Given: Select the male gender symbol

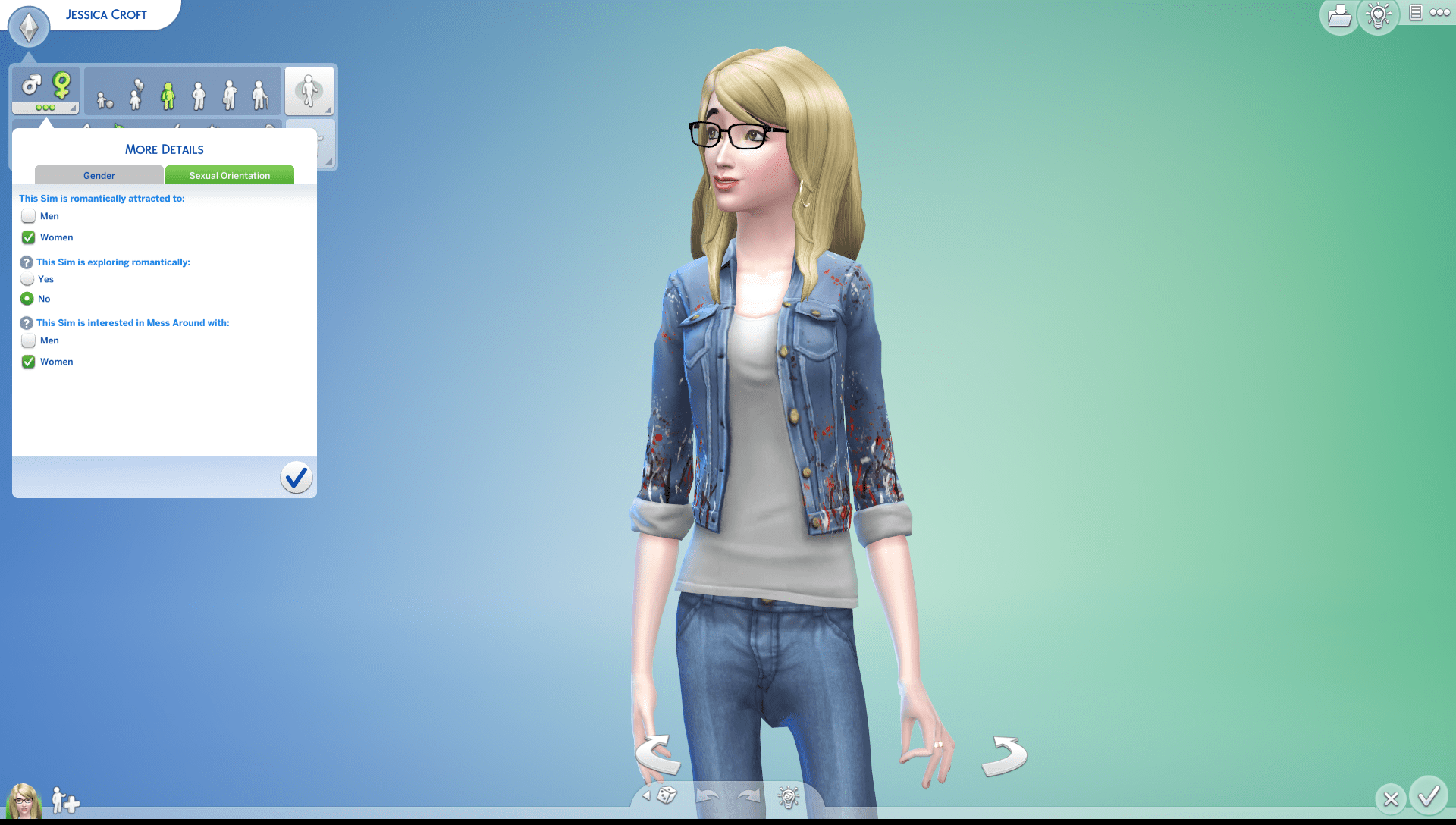Looking at the screenshot, I should coord(30,86).
